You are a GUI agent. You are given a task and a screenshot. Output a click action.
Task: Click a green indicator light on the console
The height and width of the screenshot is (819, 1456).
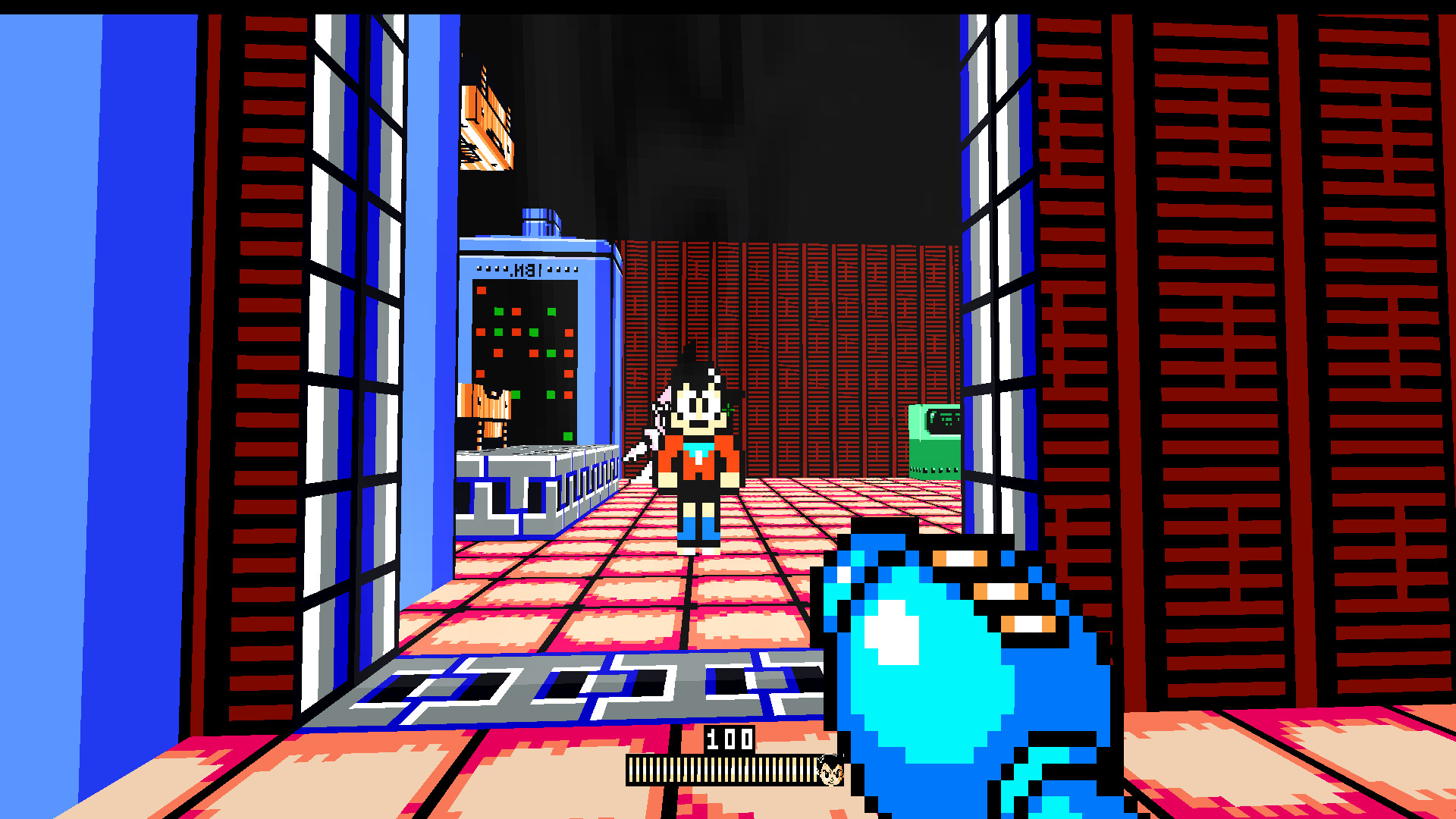click(499, 311)
